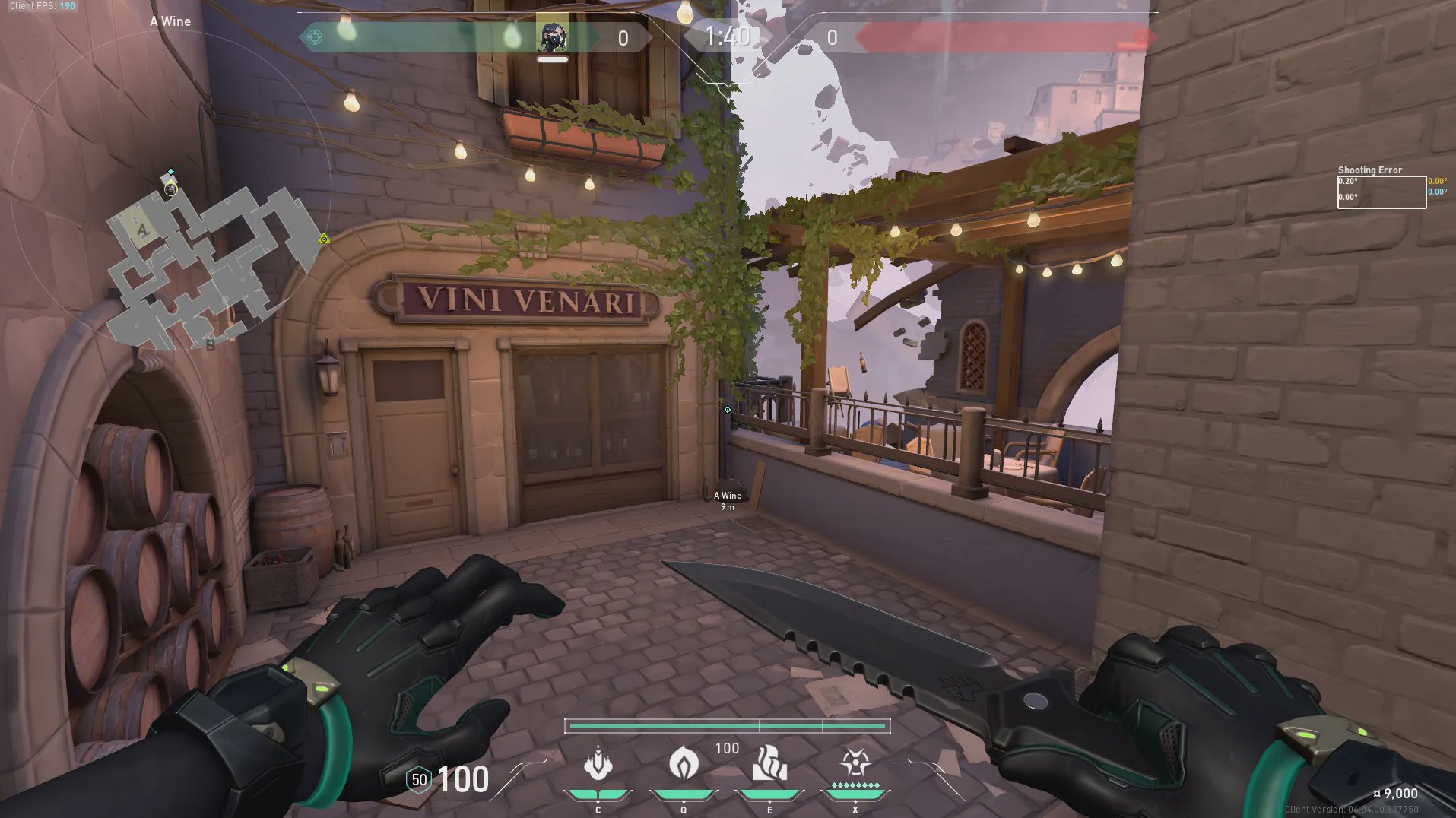
Task: Click the yellow marker on the minimap's edge
Action: pos(324,239)
